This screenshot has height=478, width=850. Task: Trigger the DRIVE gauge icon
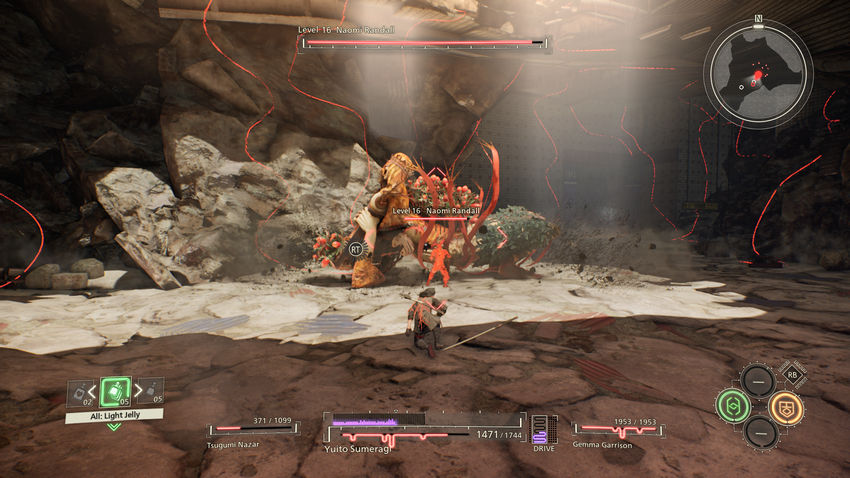tap(540, 429)
